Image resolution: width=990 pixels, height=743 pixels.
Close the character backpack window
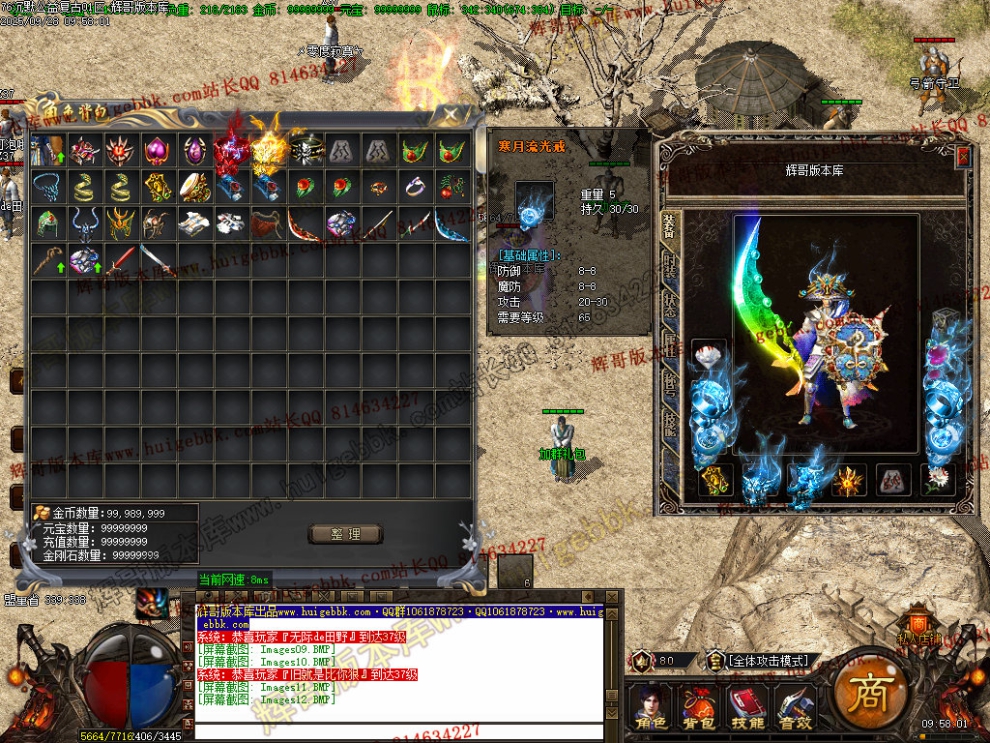pyautogui.click(x=452, y=113)
